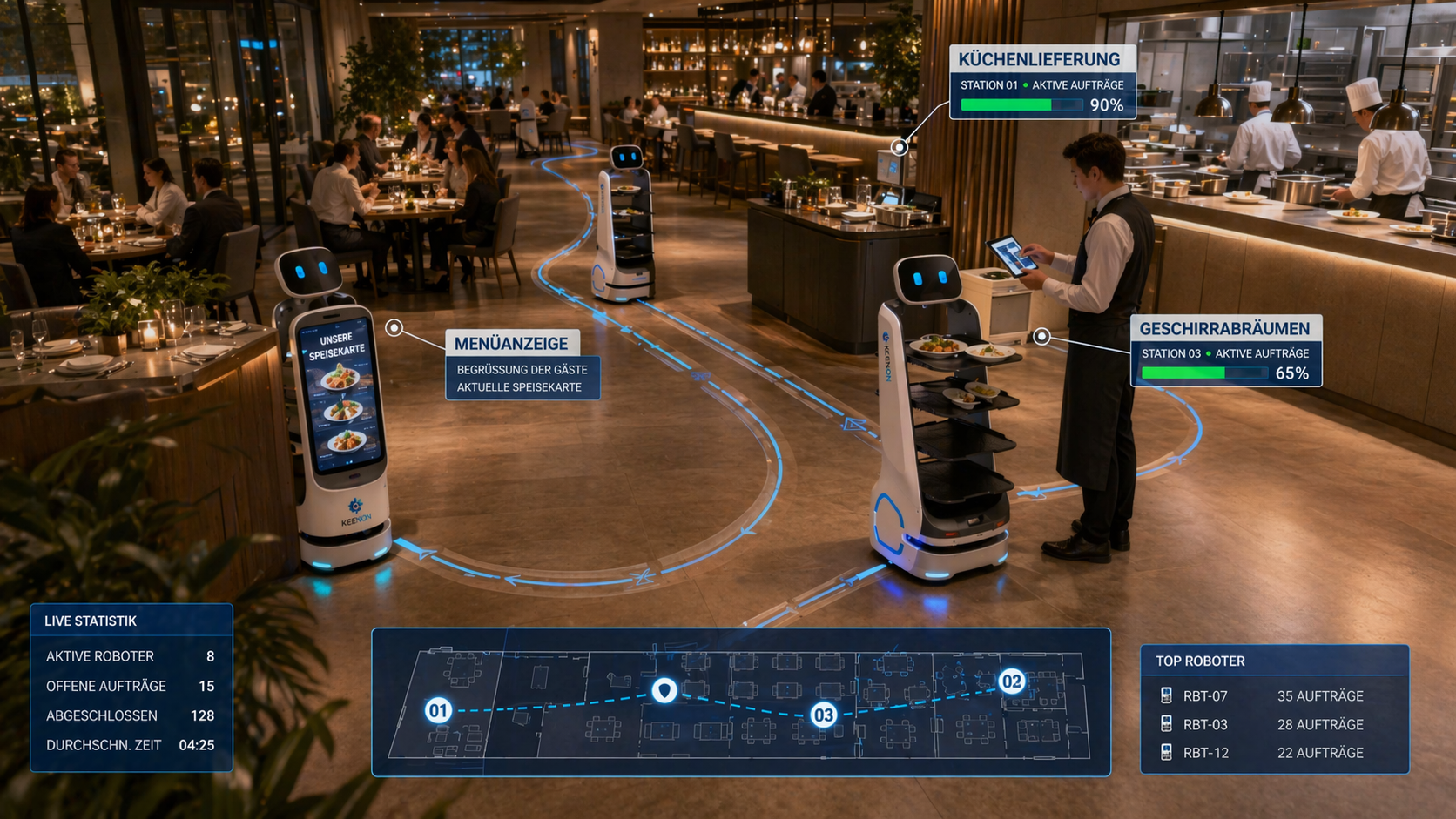Viewport: 1456px width, 819px height.
Task: Show the Aktive Roboter statistic row
Action: click(x=131, y=656)
